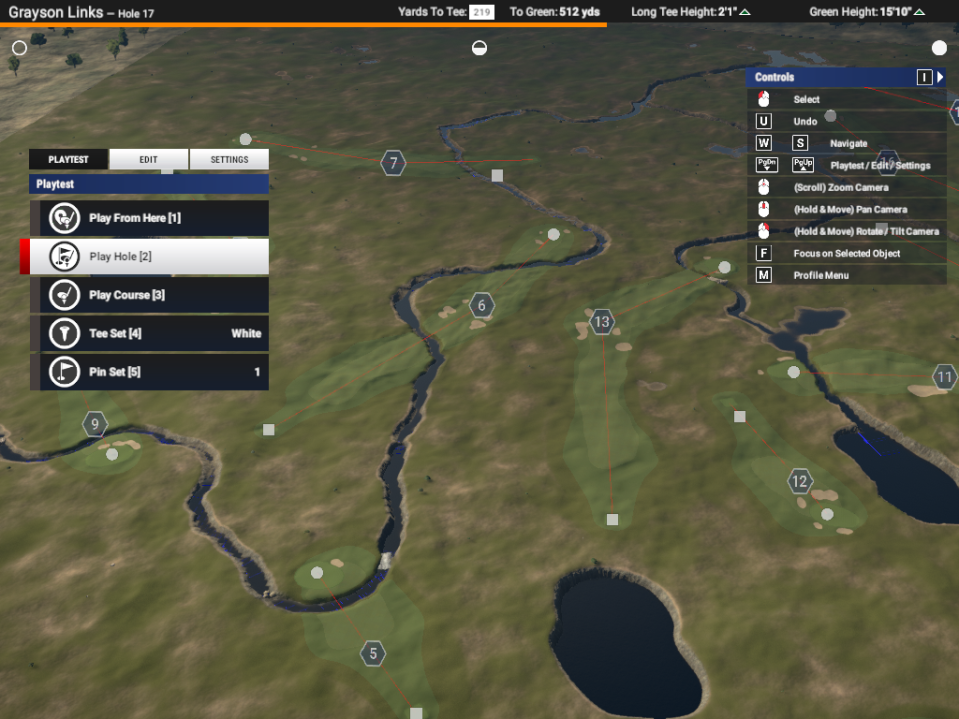Choose the hole 12 hexagon marker

[x=799, y=482]
